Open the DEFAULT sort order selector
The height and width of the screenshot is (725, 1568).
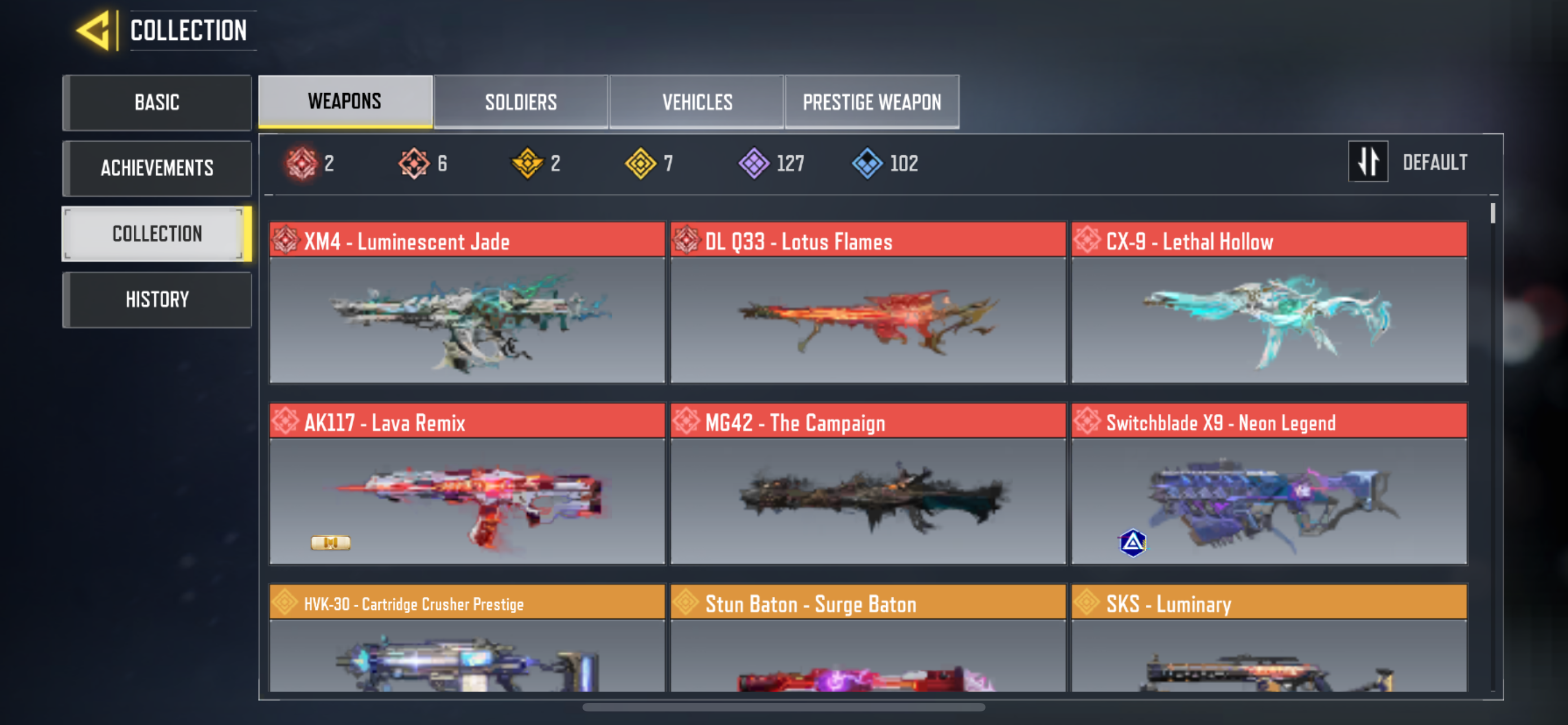point(1435,161)
